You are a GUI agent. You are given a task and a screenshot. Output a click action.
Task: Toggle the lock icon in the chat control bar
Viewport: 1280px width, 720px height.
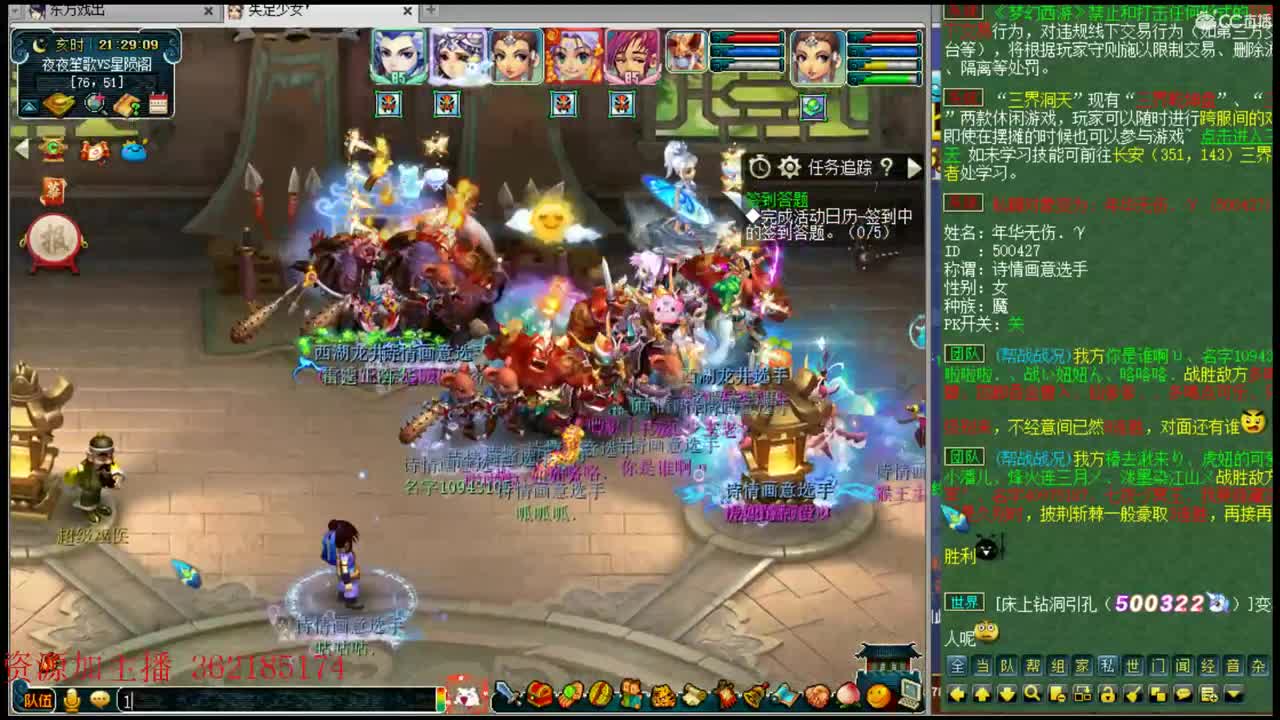point(1107,694)
